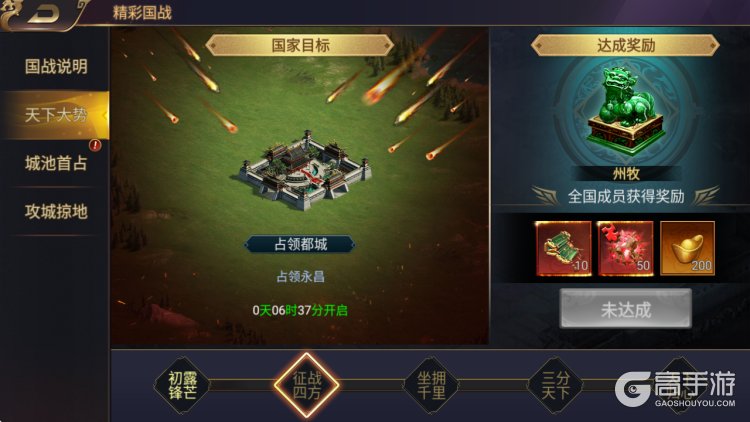Choose the 征战四方 stage node
750x422 pixels.
tap(306, 385)
